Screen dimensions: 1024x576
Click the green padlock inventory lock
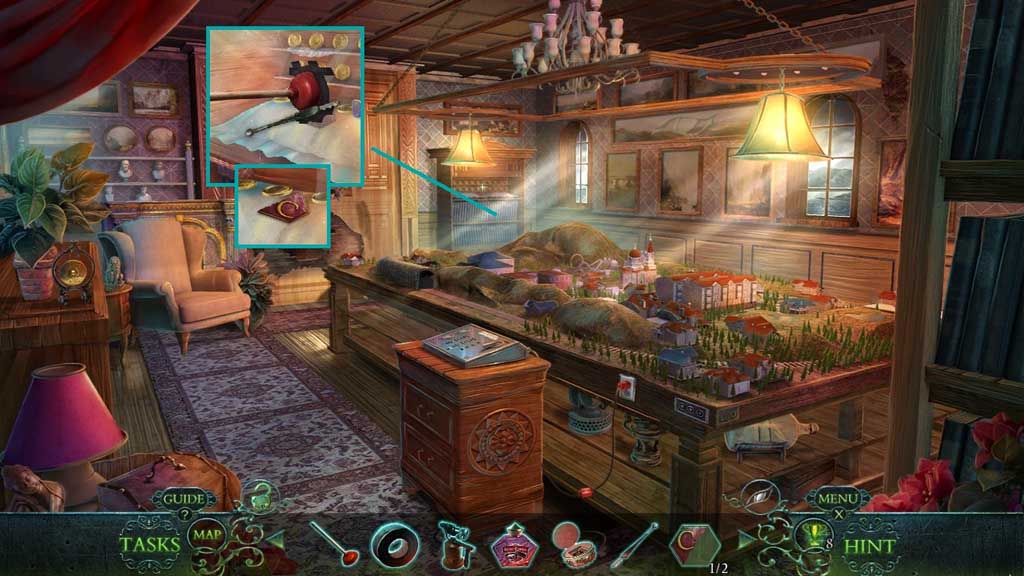click(x=260, y=495)
